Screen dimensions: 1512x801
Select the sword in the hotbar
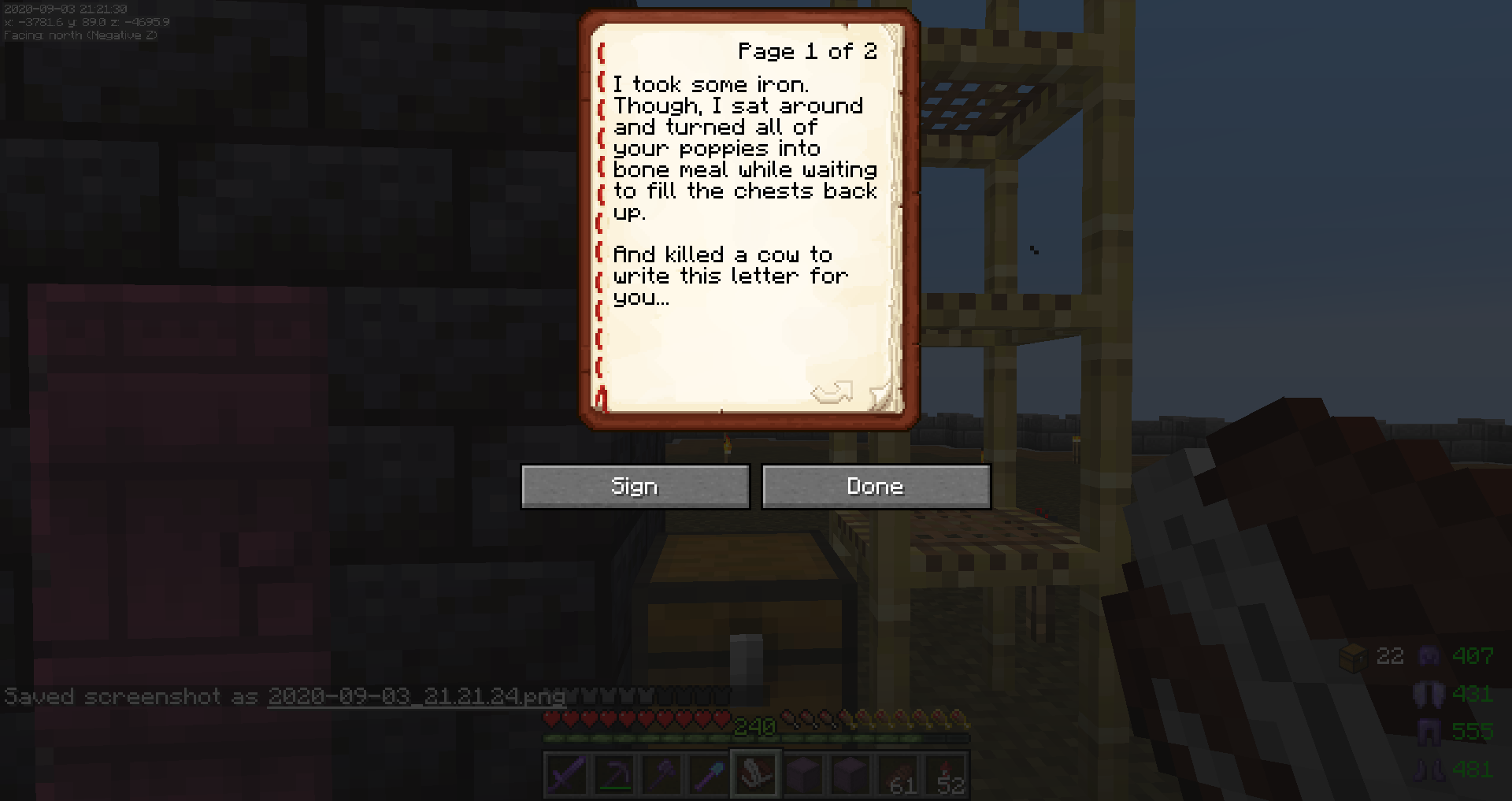click(x=566, y=776)
